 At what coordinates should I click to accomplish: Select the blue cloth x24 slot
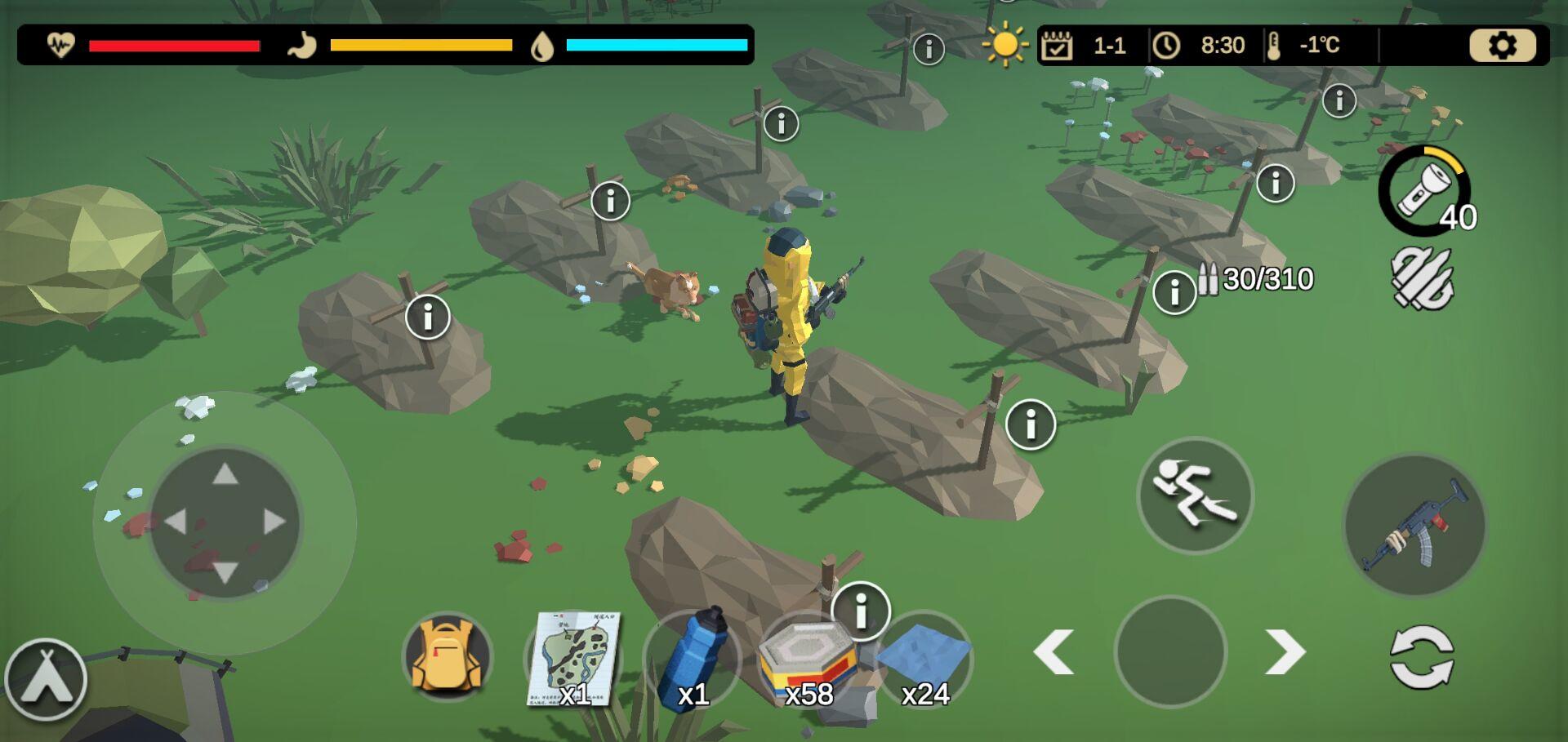point(925,660)
